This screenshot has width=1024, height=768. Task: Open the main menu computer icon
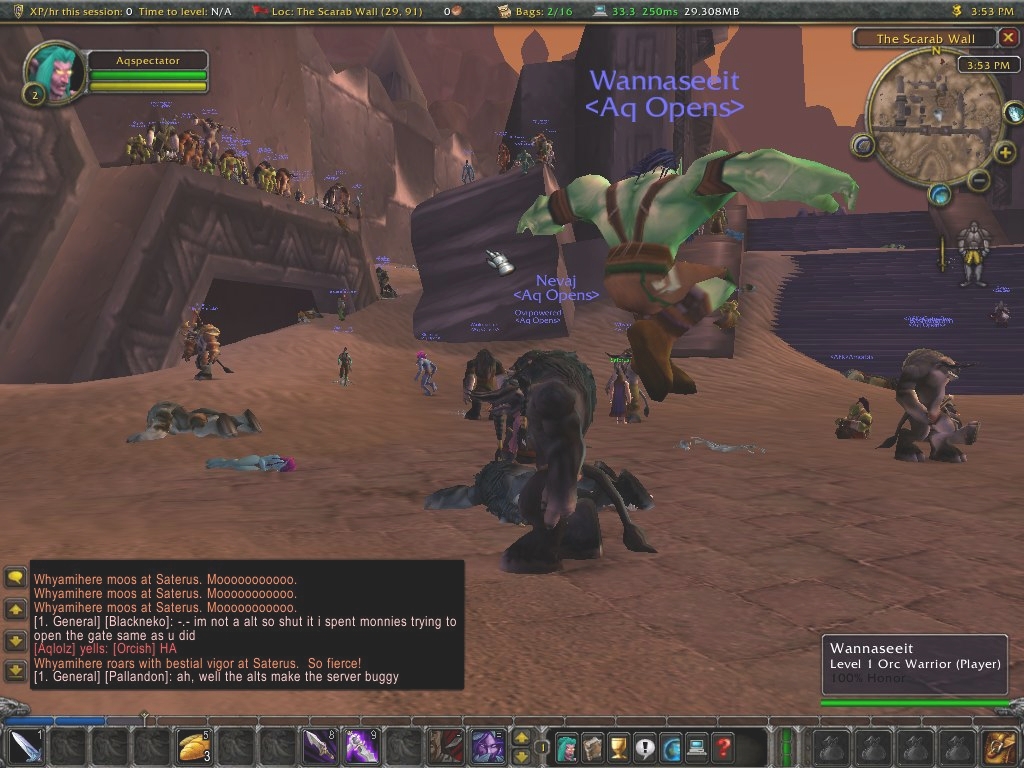pos(697,747)
